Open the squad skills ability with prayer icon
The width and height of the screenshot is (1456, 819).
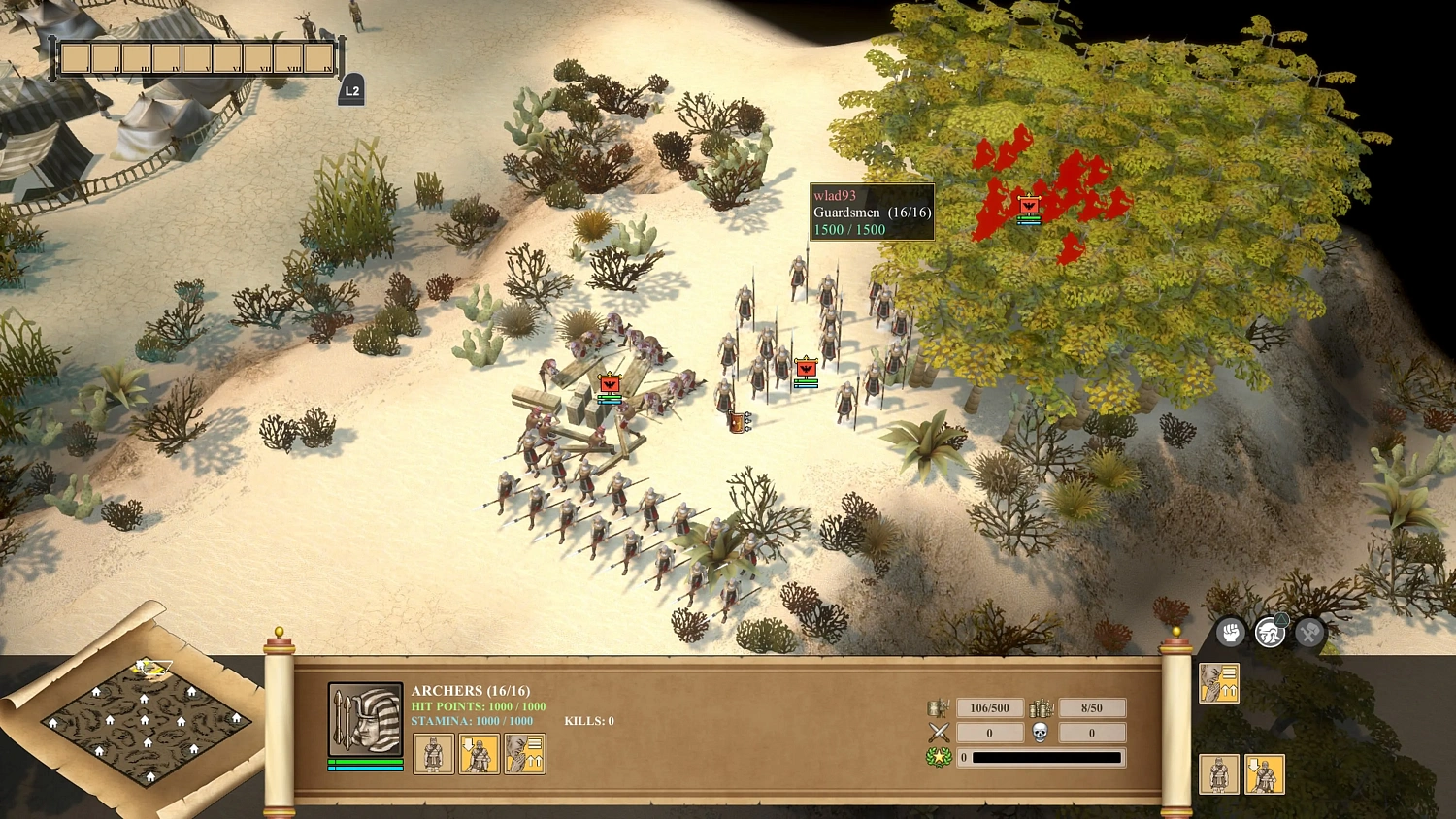click(x=525, y=753)
